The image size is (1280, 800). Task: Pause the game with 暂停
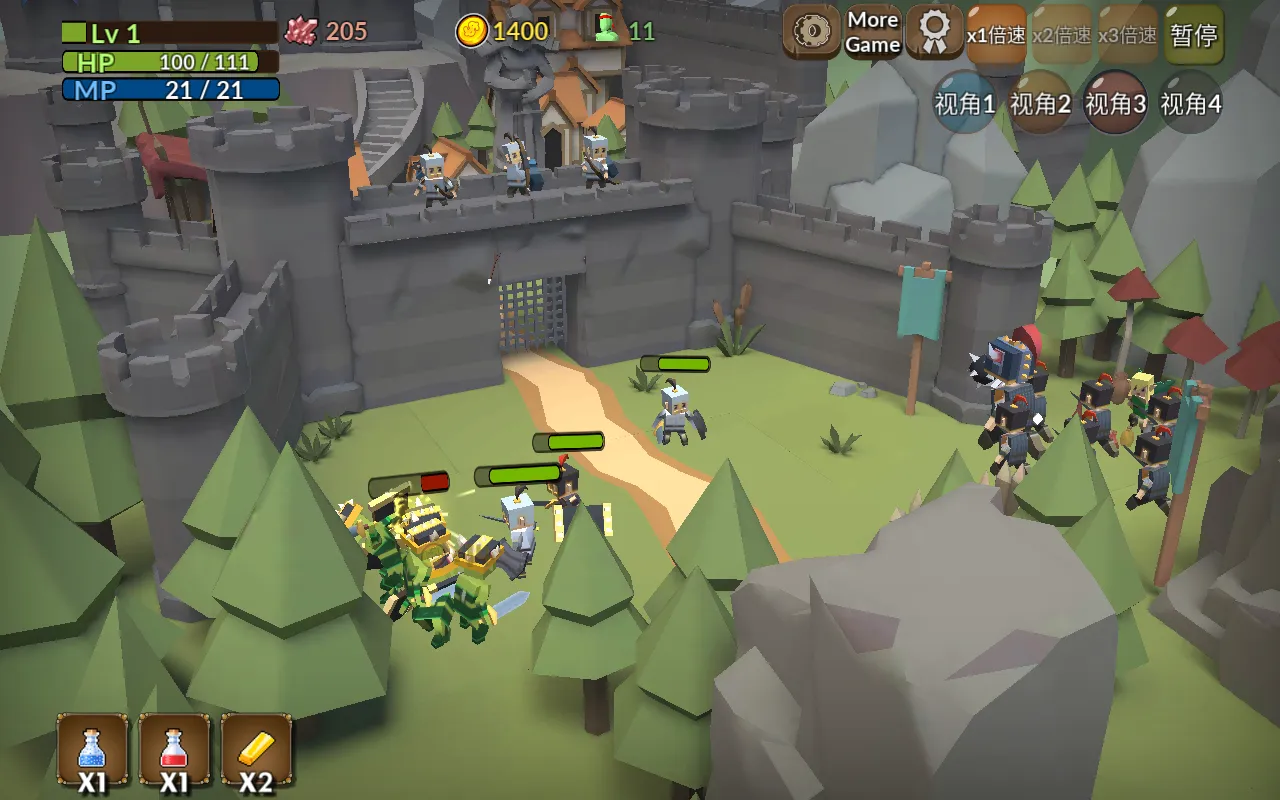click(x=1194, y=35)
